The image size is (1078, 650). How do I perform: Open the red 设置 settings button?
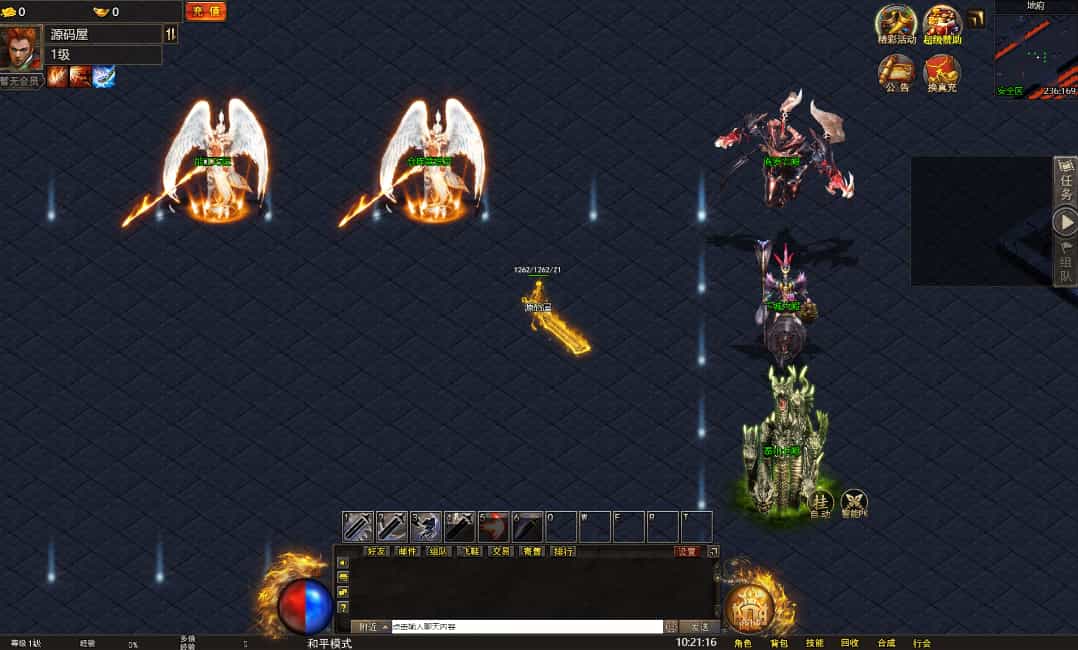[x=688, y=551]
